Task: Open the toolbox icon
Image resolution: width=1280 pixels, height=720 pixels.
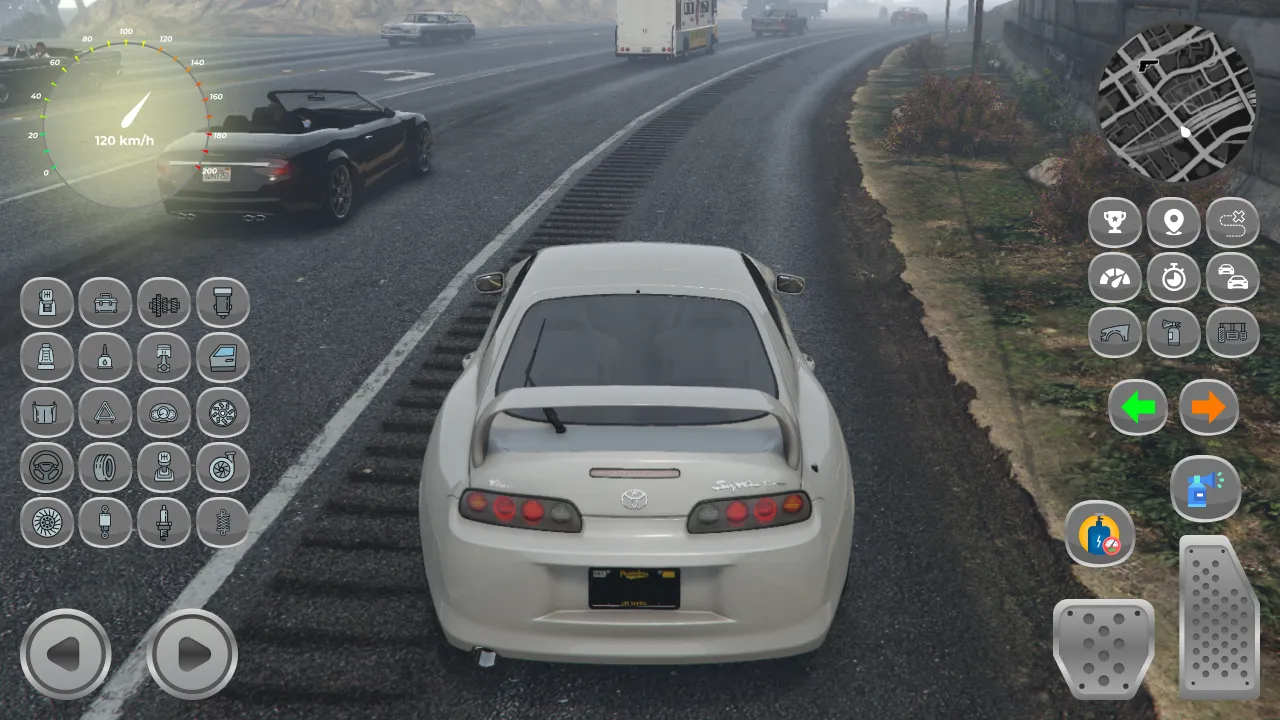Action: click(x=105, y=303)
